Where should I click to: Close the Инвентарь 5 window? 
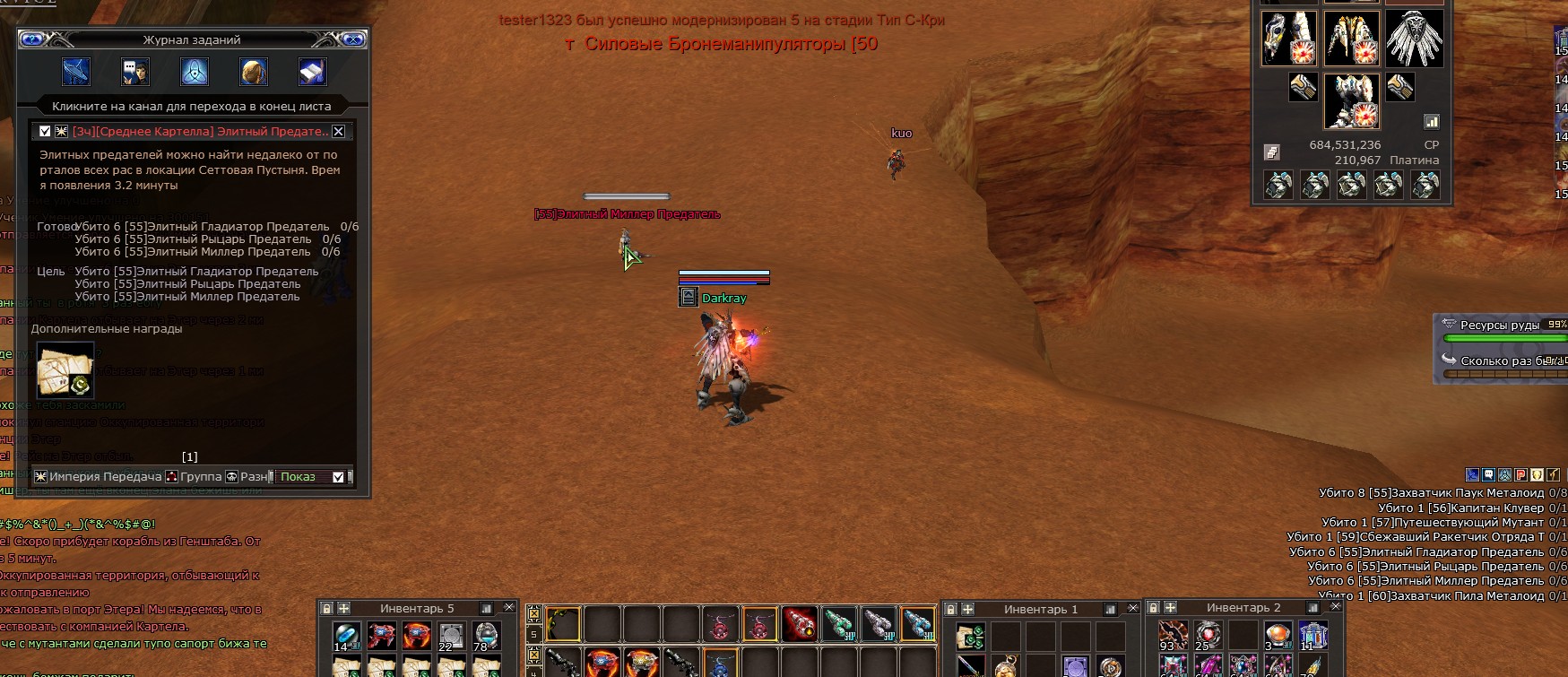pos(508,608)
